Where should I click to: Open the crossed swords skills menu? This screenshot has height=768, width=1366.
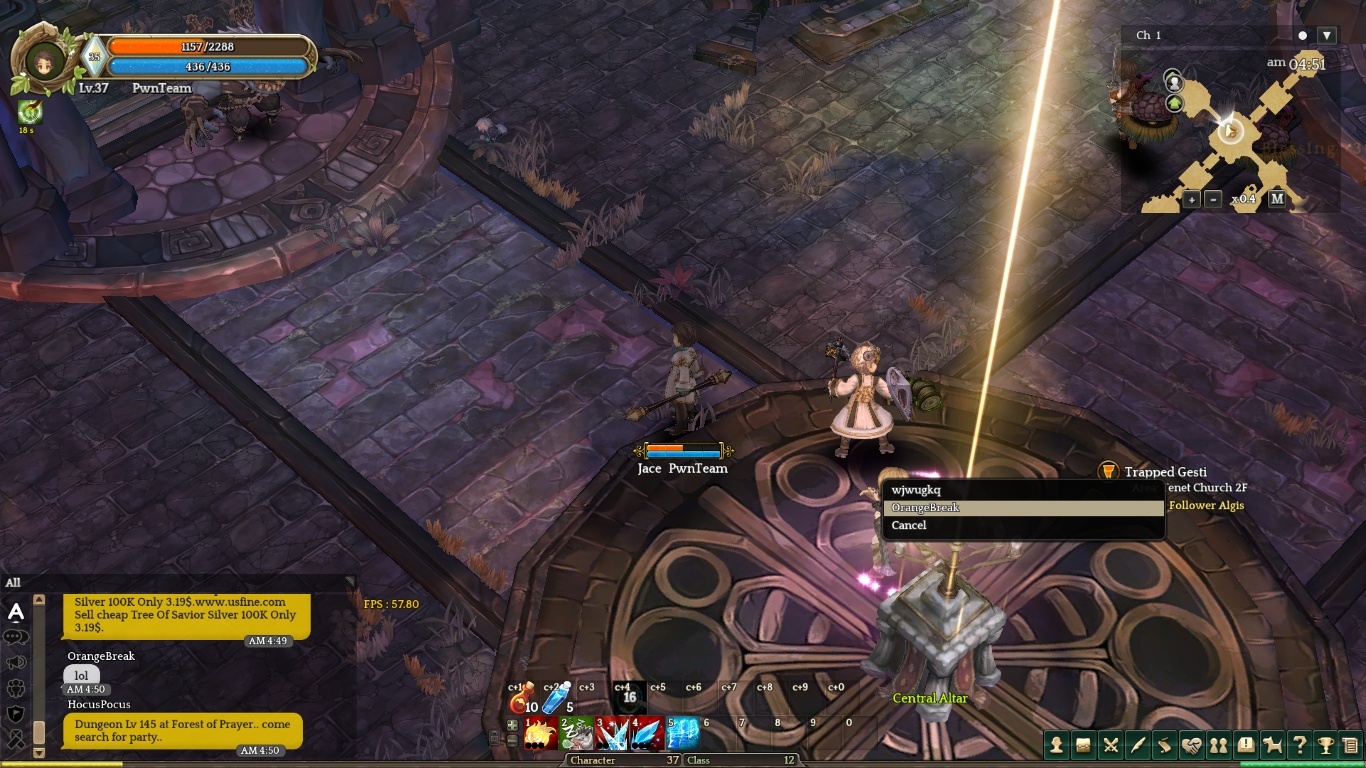tap(1110, 745)
